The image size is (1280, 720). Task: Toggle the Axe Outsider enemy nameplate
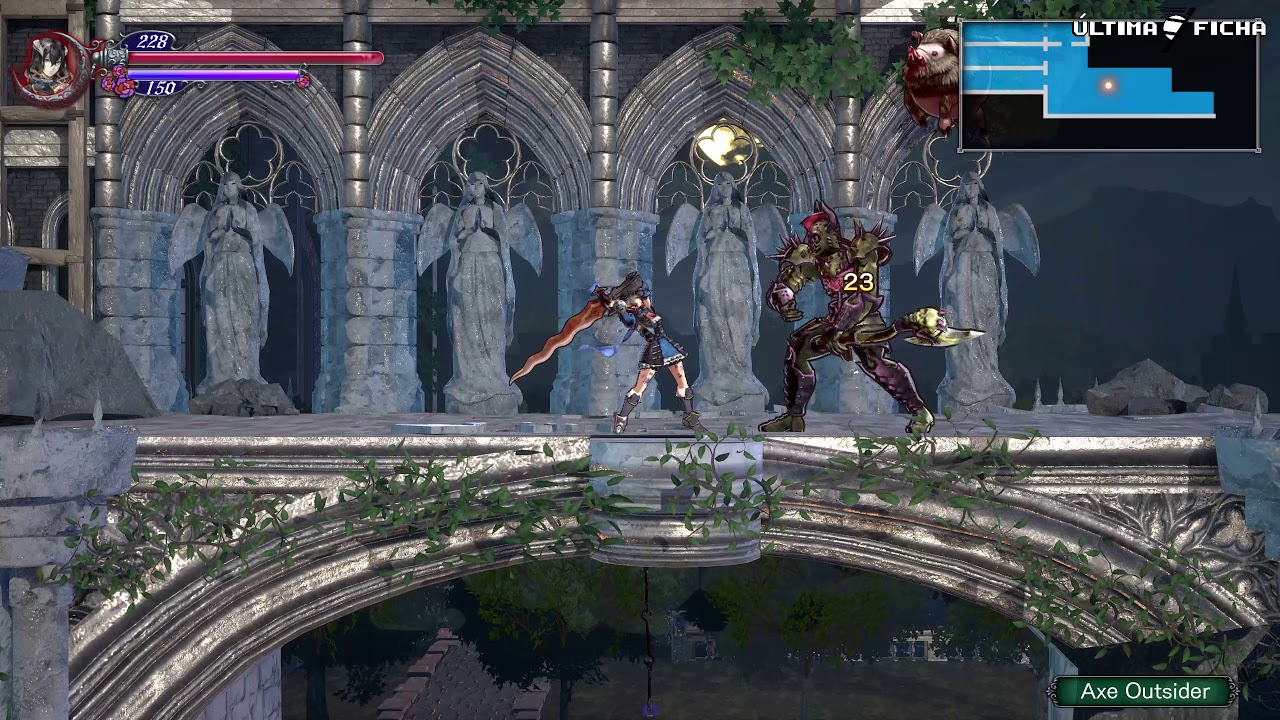click(1143, 691)
